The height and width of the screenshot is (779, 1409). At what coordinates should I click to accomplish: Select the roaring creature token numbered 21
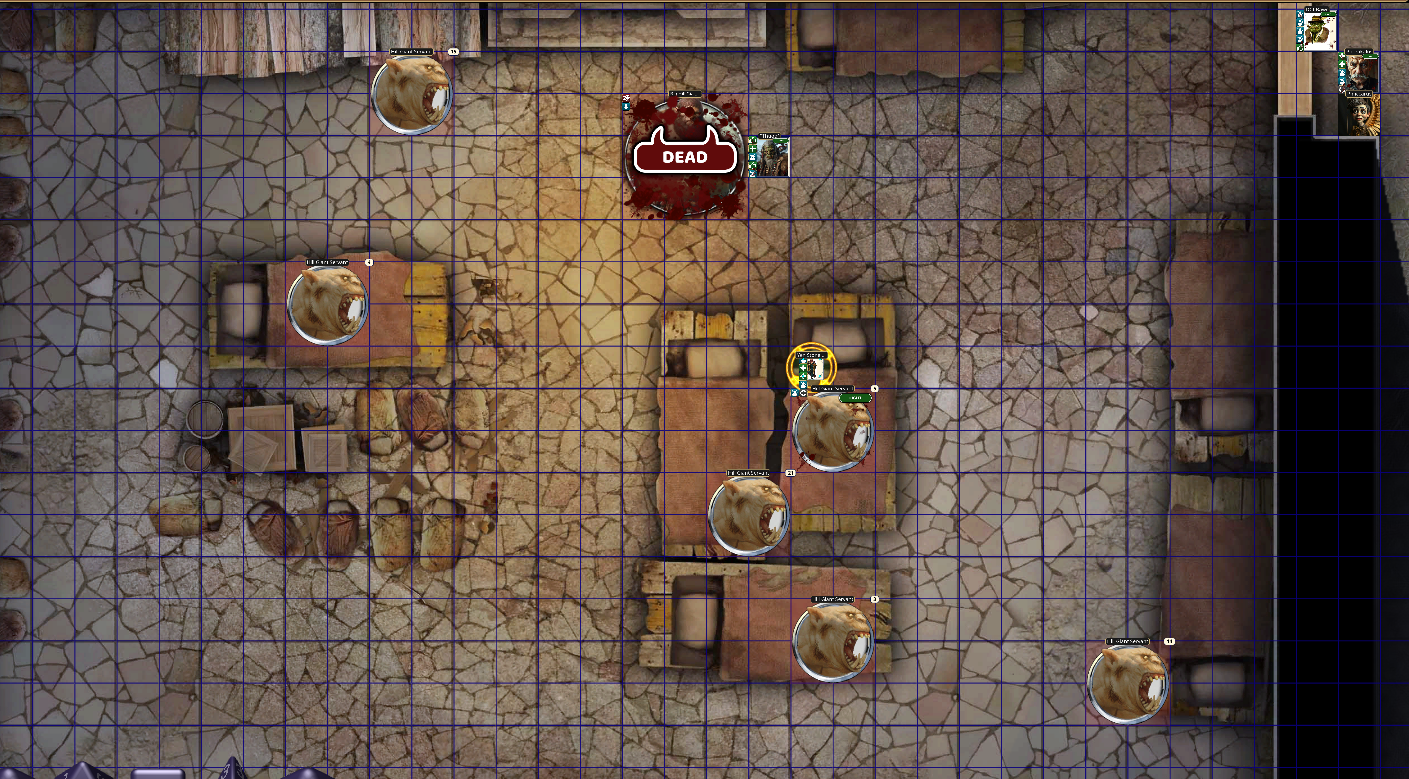[748, 516]
